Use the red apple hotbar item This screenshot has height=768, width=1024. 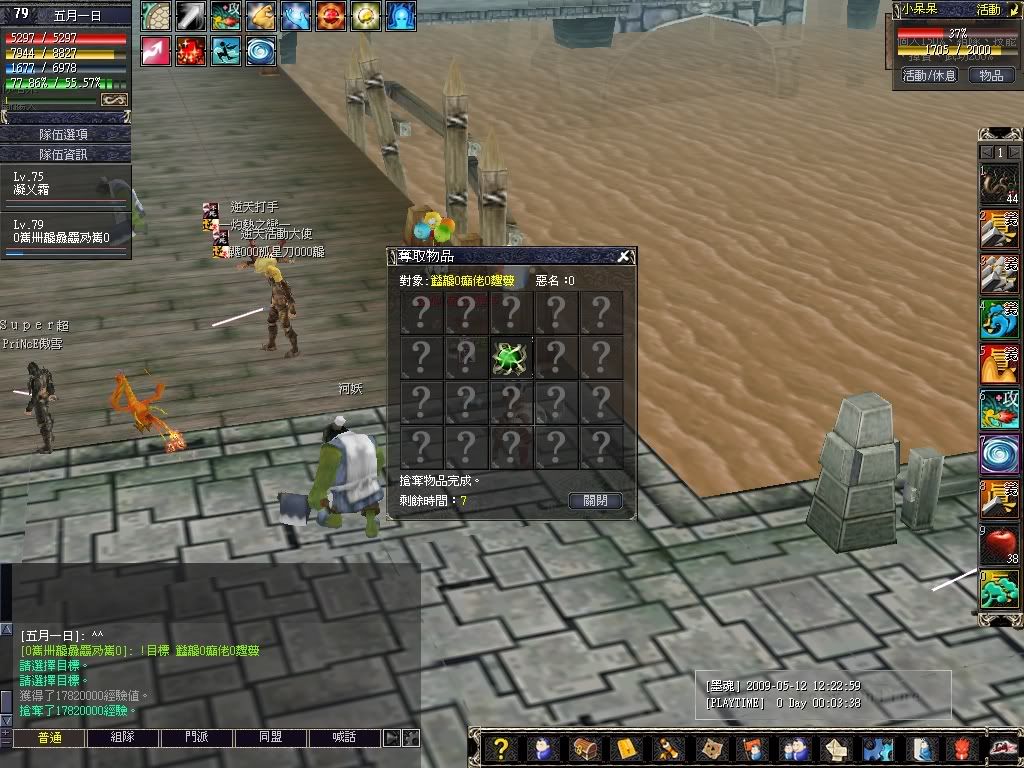pyautogui.click(x=999, y=546)
